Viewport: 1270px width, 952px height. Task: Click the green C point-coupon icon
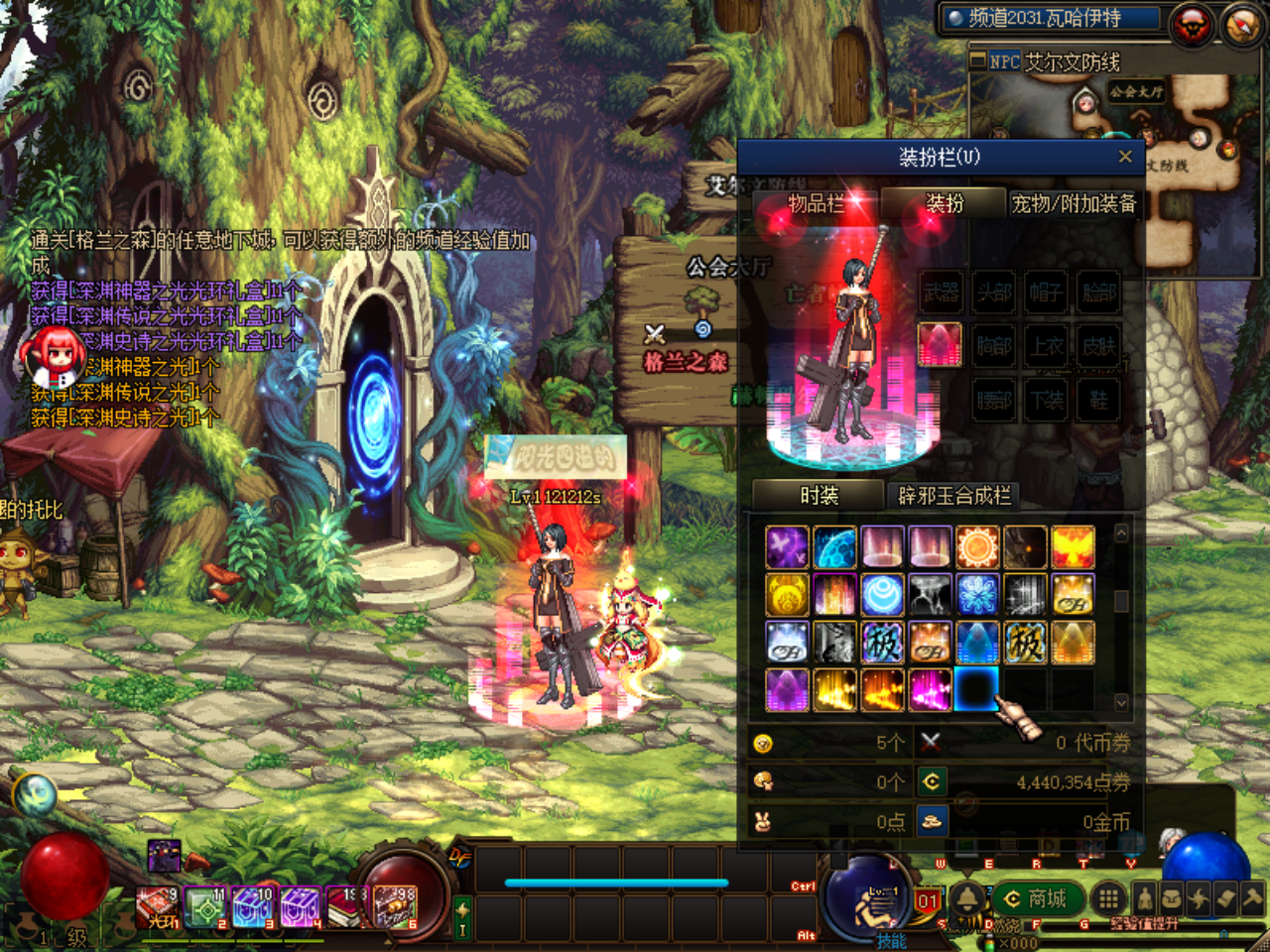(932, 781)
